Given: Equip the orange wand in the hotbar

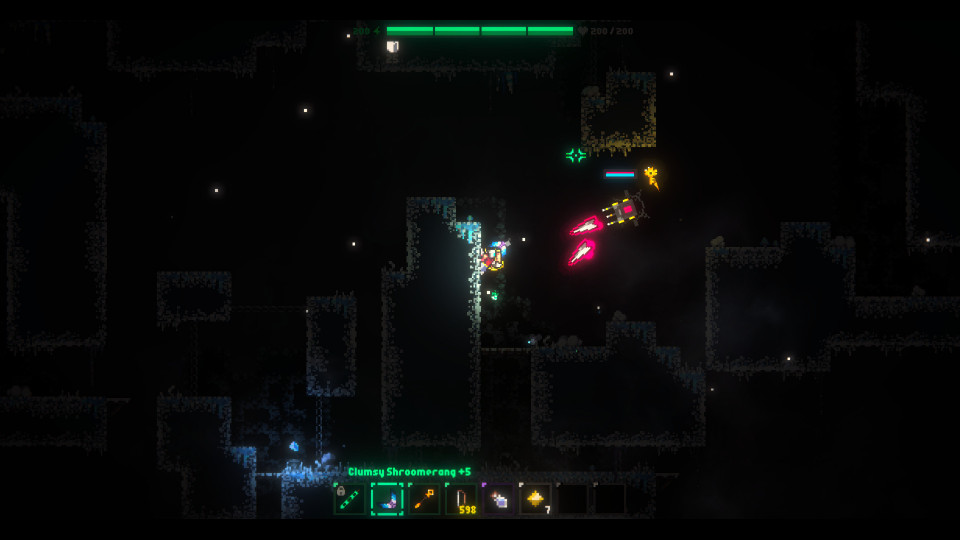Looking at the screenshot, I should coord(424,499).
